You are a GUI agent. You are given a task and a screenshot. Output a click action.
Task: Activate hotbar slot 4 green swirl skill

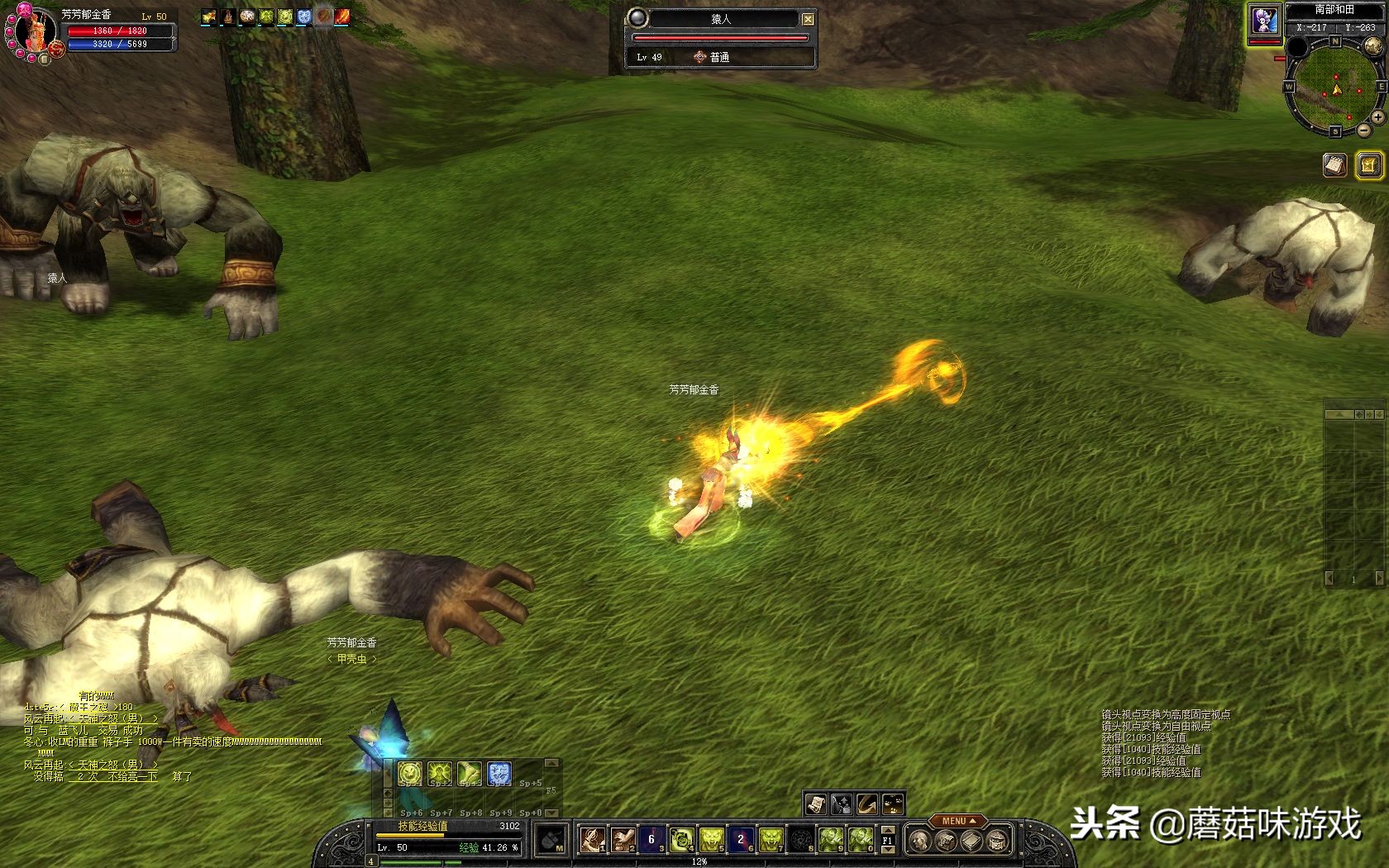click(681, 840)
